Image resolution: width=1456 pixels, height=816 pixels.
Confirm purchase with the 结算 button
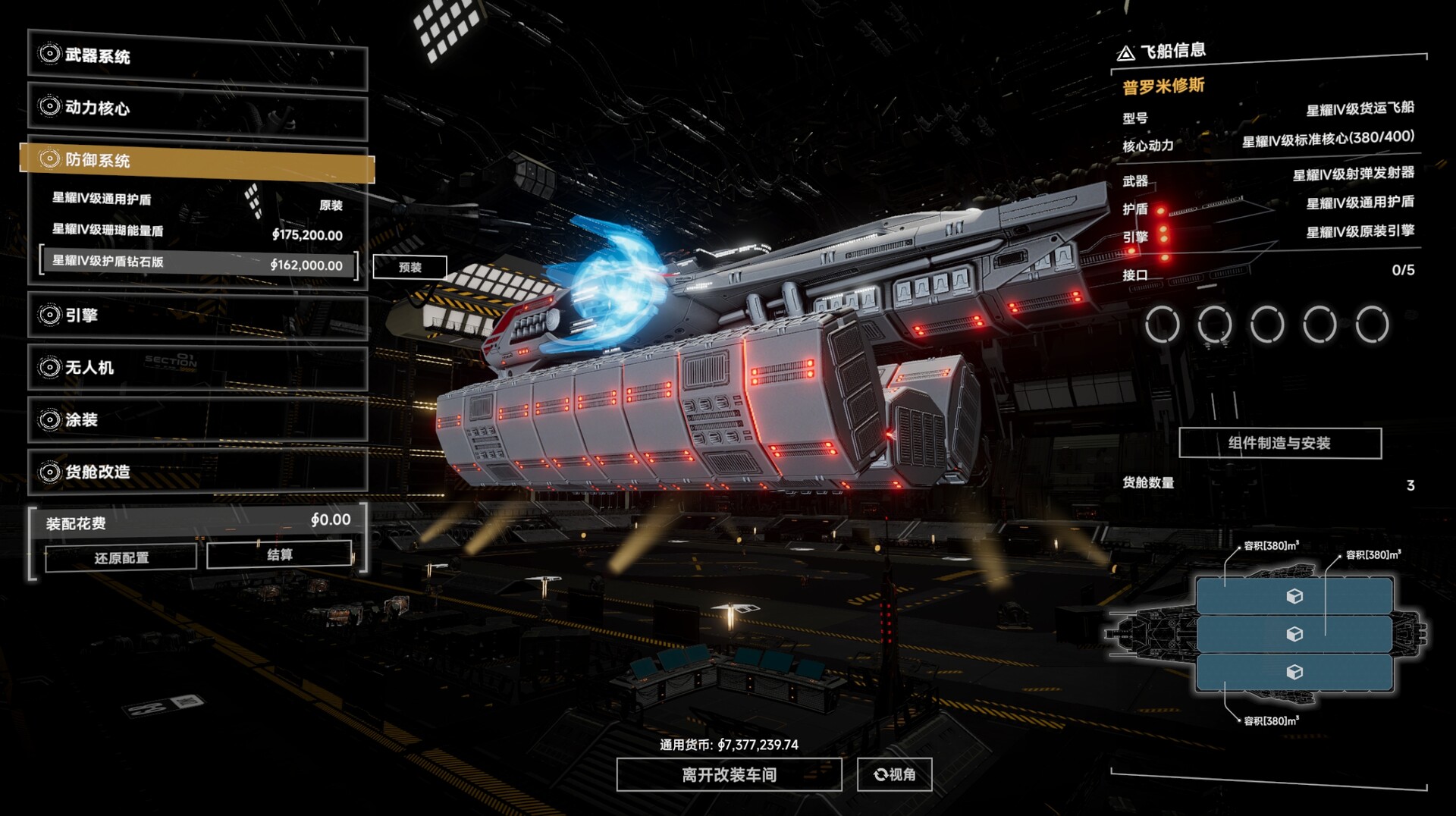(279, 555)
